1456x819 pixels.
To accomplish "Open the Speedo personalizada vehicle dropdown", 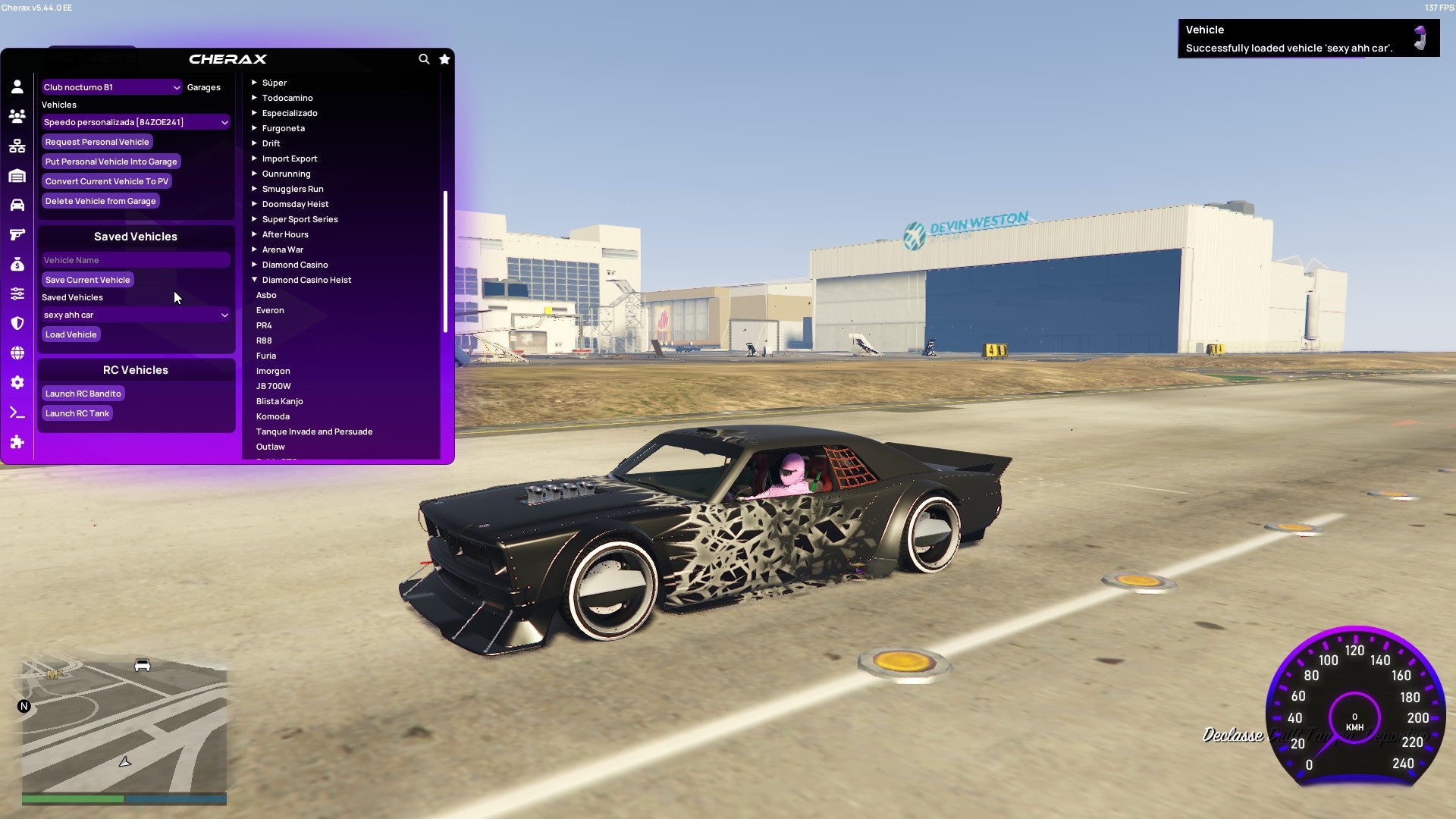I will (x=135, y=122).
